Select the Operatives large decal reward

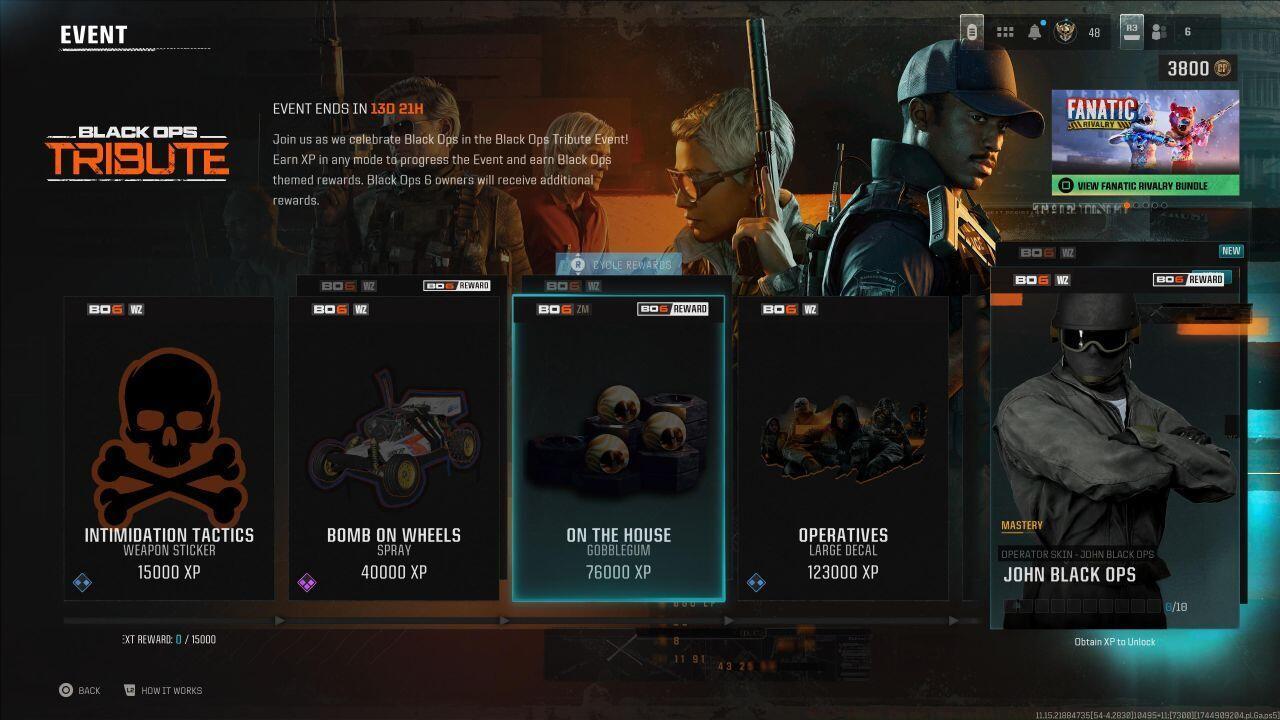pyautogui.click(x=843, y=448)
